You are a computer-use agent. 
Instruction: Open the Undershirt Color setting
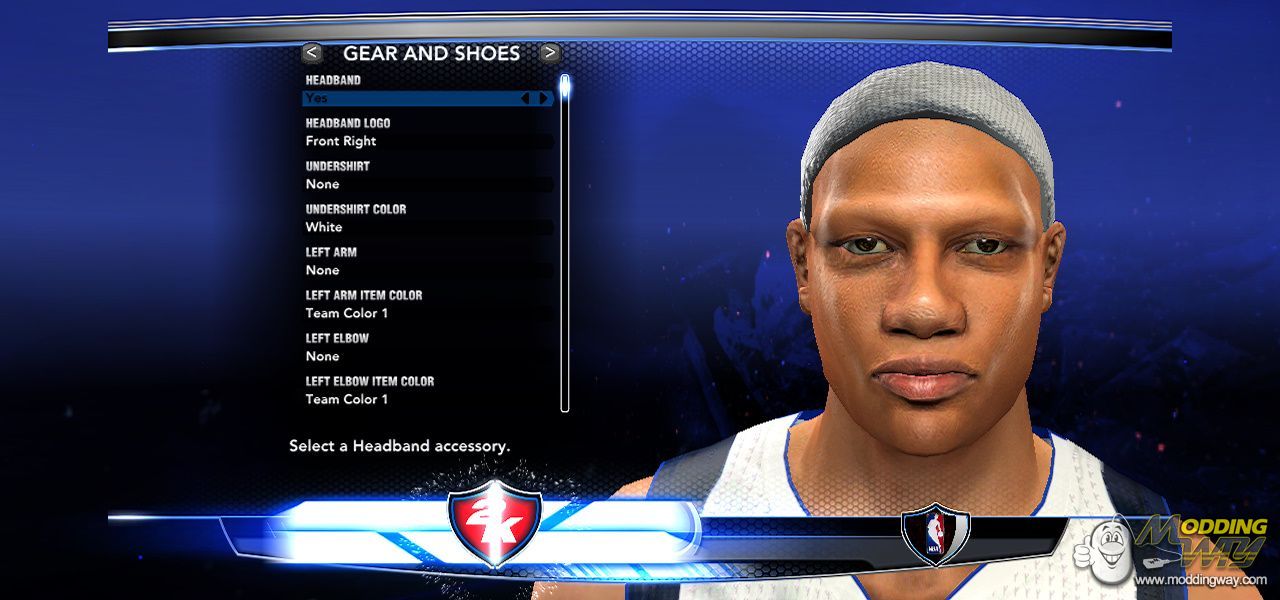[428, 227]
